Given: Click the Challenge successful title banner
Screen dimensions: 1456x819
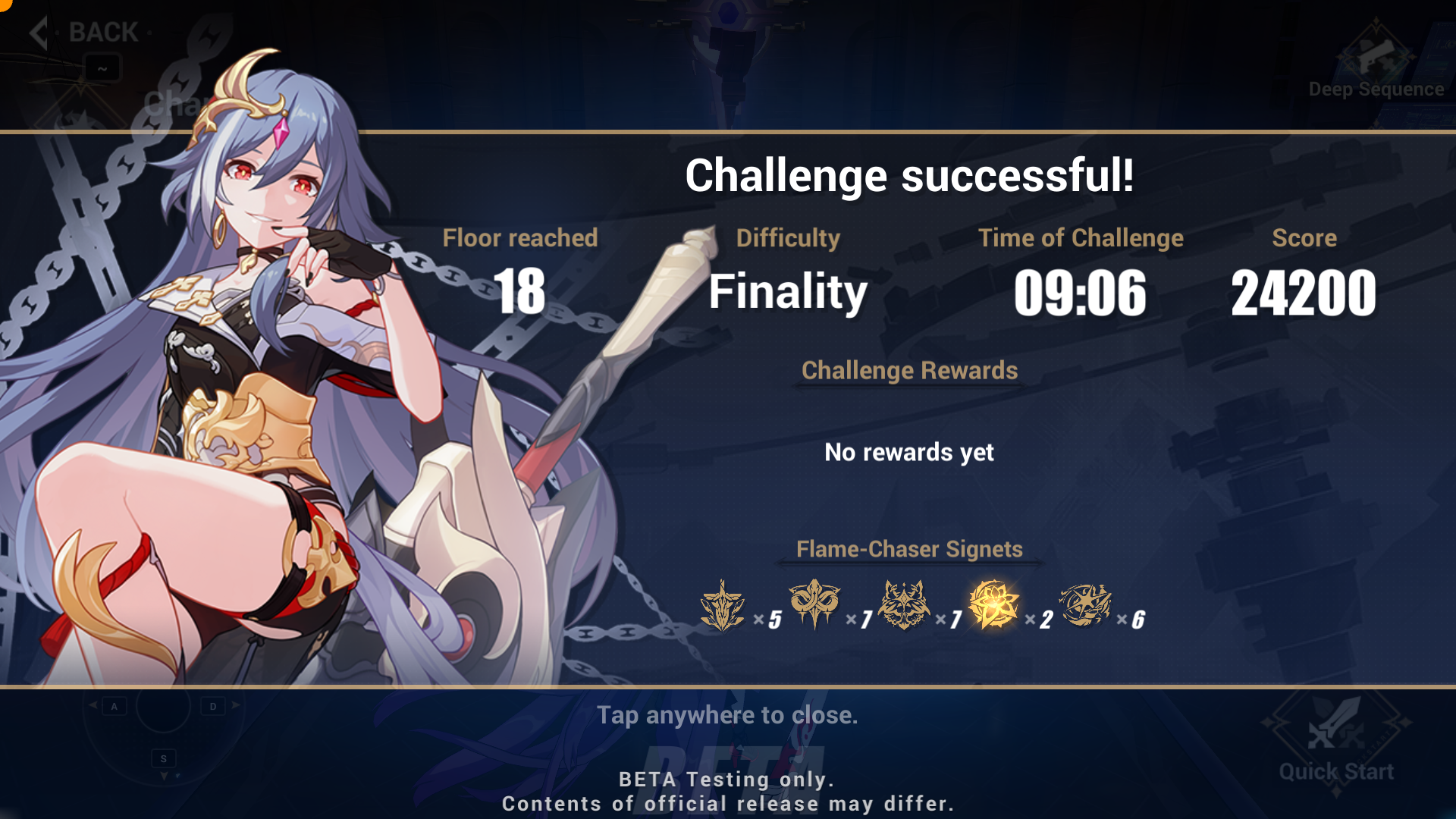Looking at the screenshot, I should click(x=910, y=174).
